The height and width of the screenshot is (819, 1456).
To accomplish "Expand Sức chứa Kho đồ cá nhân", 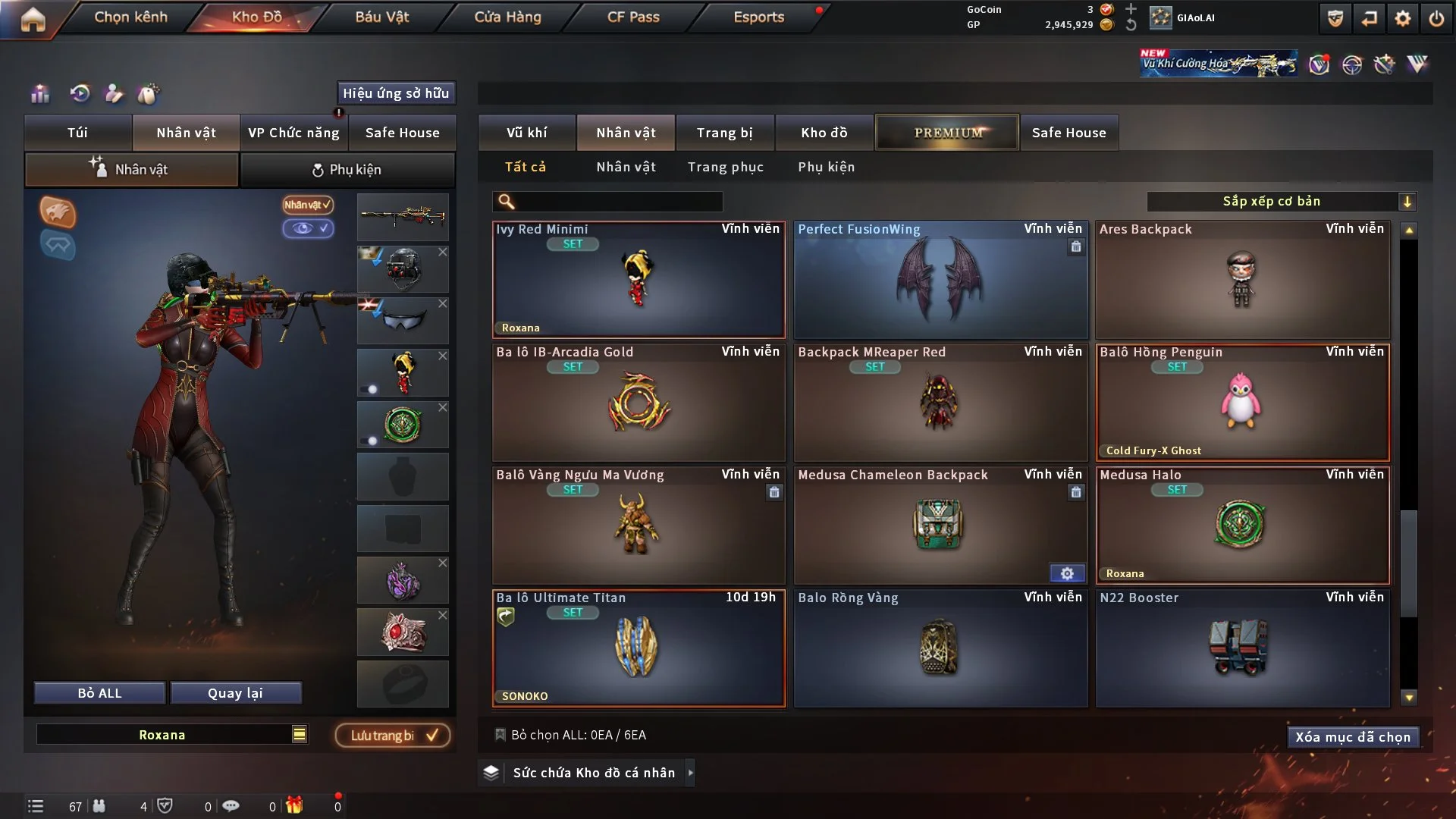I will pyautogui.click(x=588, y=773).
